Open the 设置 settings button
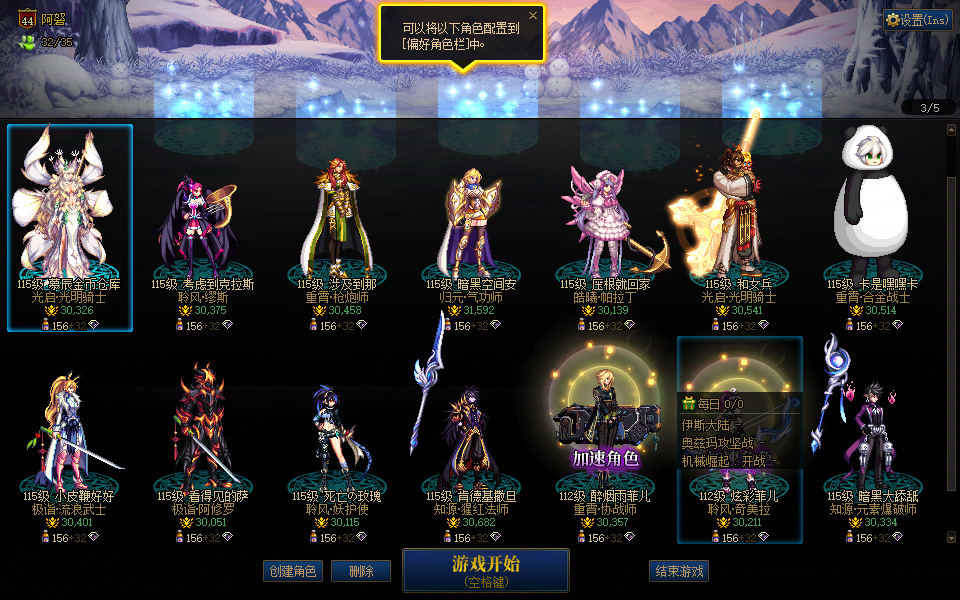Image resolution: width=960 pixels, height=600 pixels. 917,20
